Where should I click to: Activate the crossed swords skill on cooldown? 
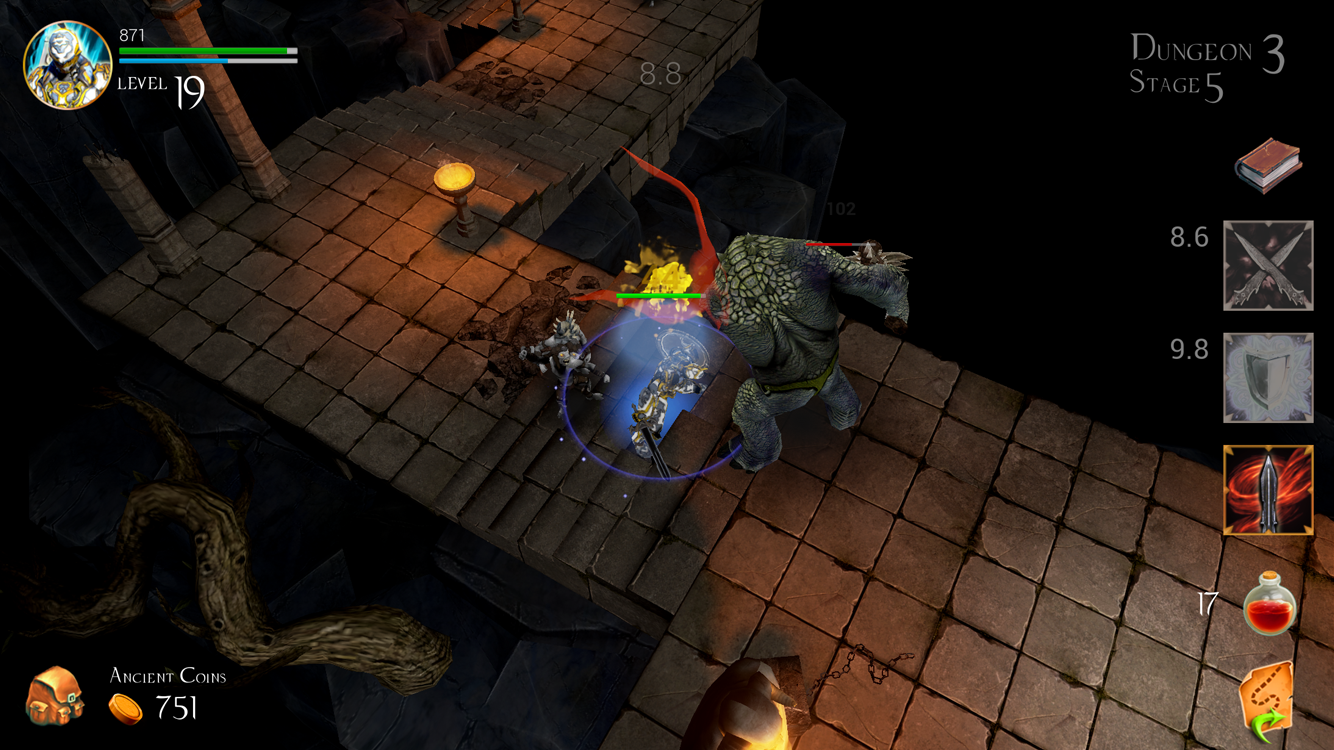[x=1267, y=268]
